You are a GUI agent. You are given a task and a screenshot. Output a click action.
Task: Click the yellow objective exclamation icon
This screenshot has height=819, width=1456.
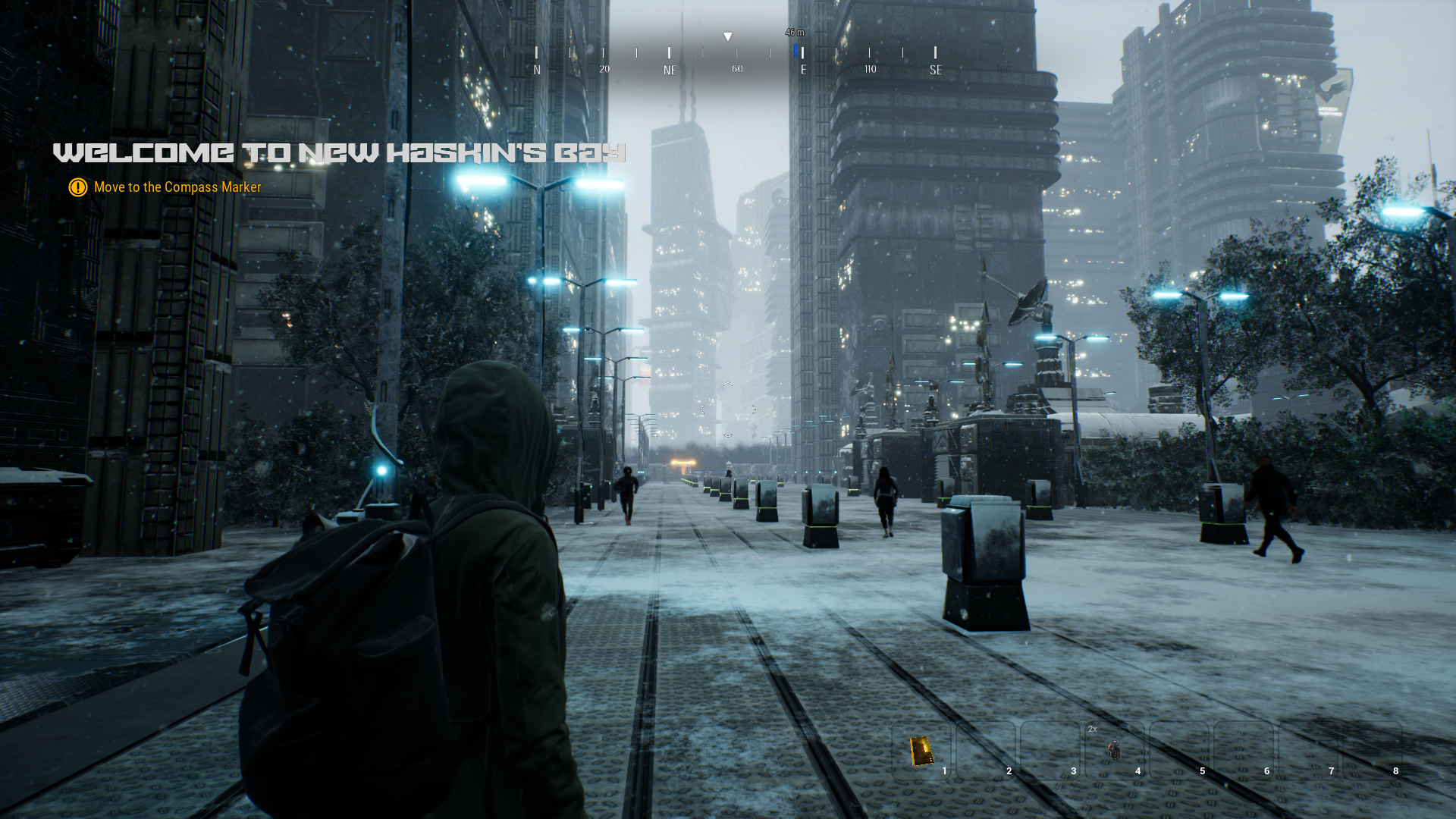[x=77, y=187]
